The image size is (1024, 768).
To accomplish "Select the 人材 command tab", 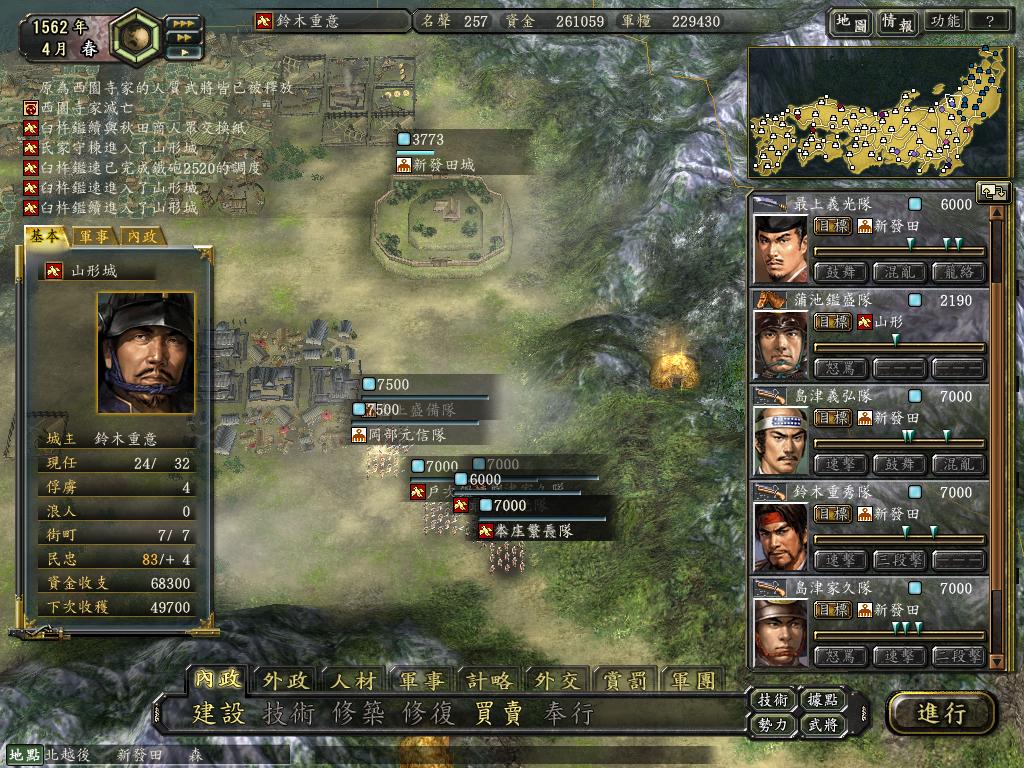I will (353, 681).
